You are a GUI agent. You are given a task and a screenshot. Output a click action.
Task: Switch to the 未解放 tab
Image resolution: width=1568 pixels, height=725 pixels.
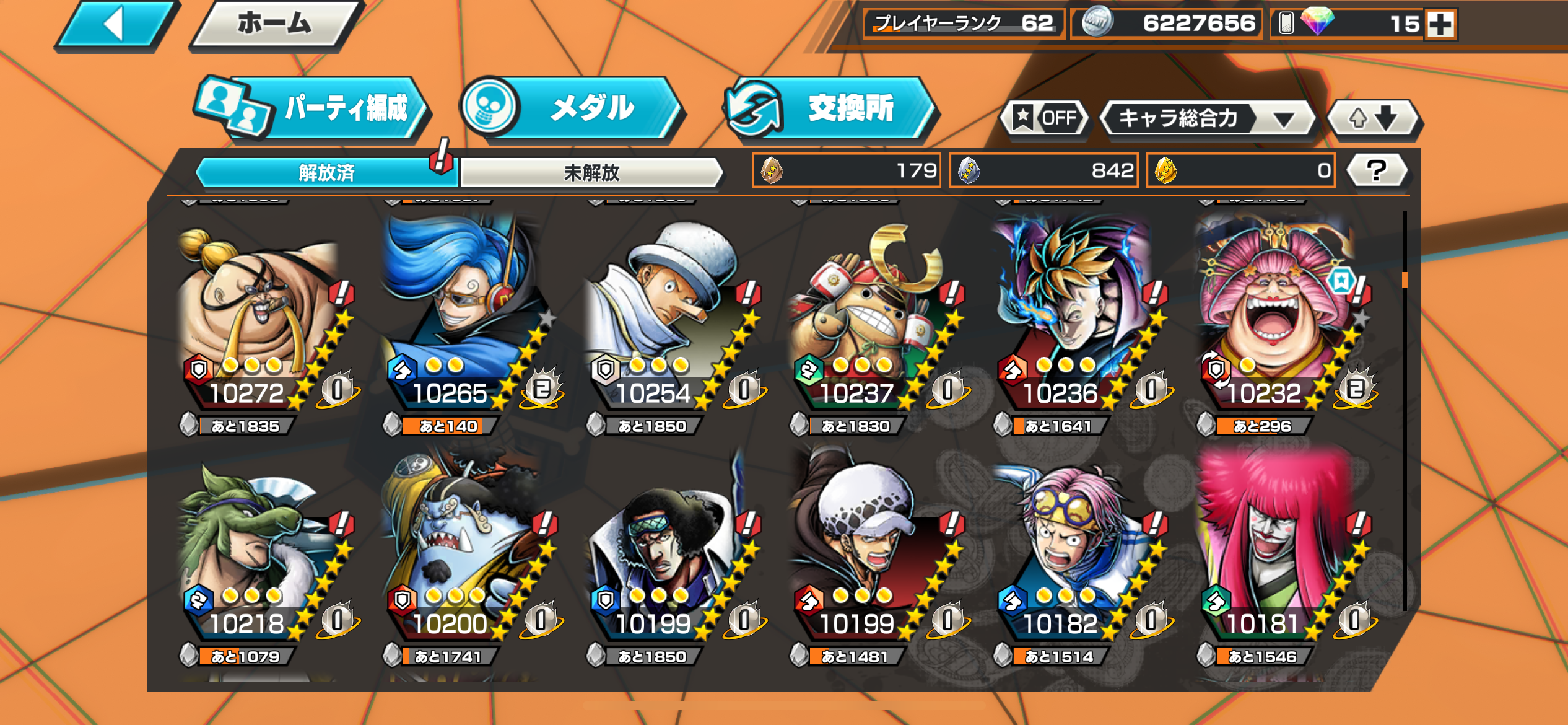click(x=591, y=172)
